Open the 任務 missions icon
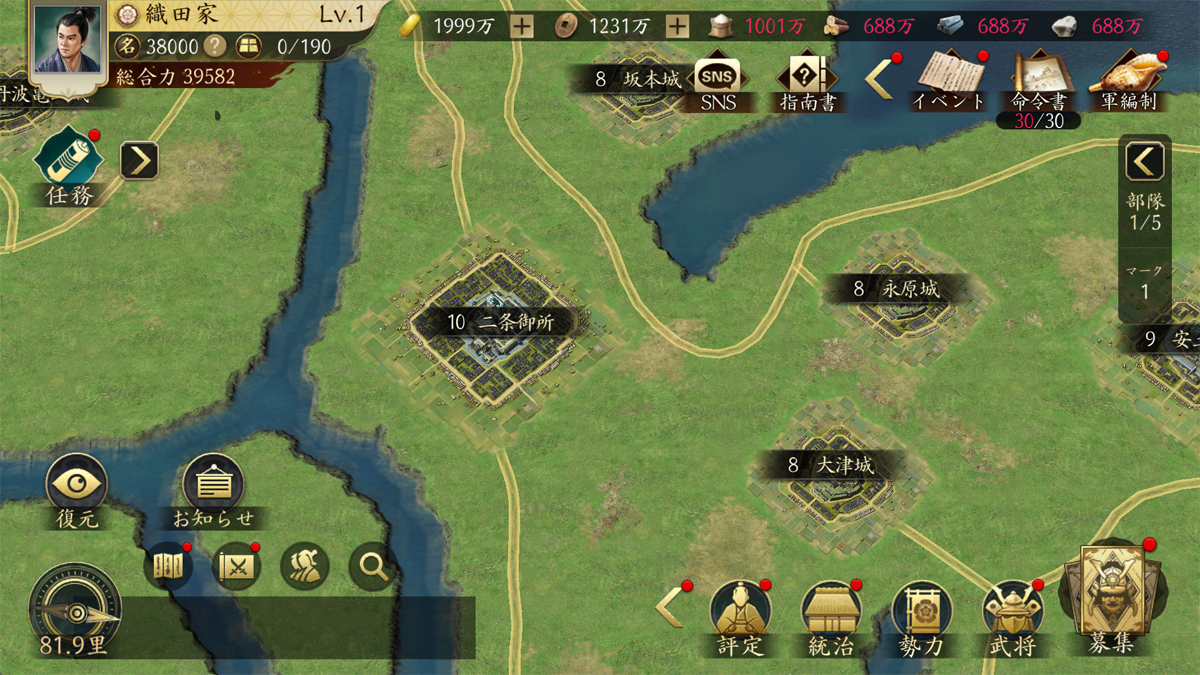The width and height of the screenshot is (1200, 675). point(70,162)
